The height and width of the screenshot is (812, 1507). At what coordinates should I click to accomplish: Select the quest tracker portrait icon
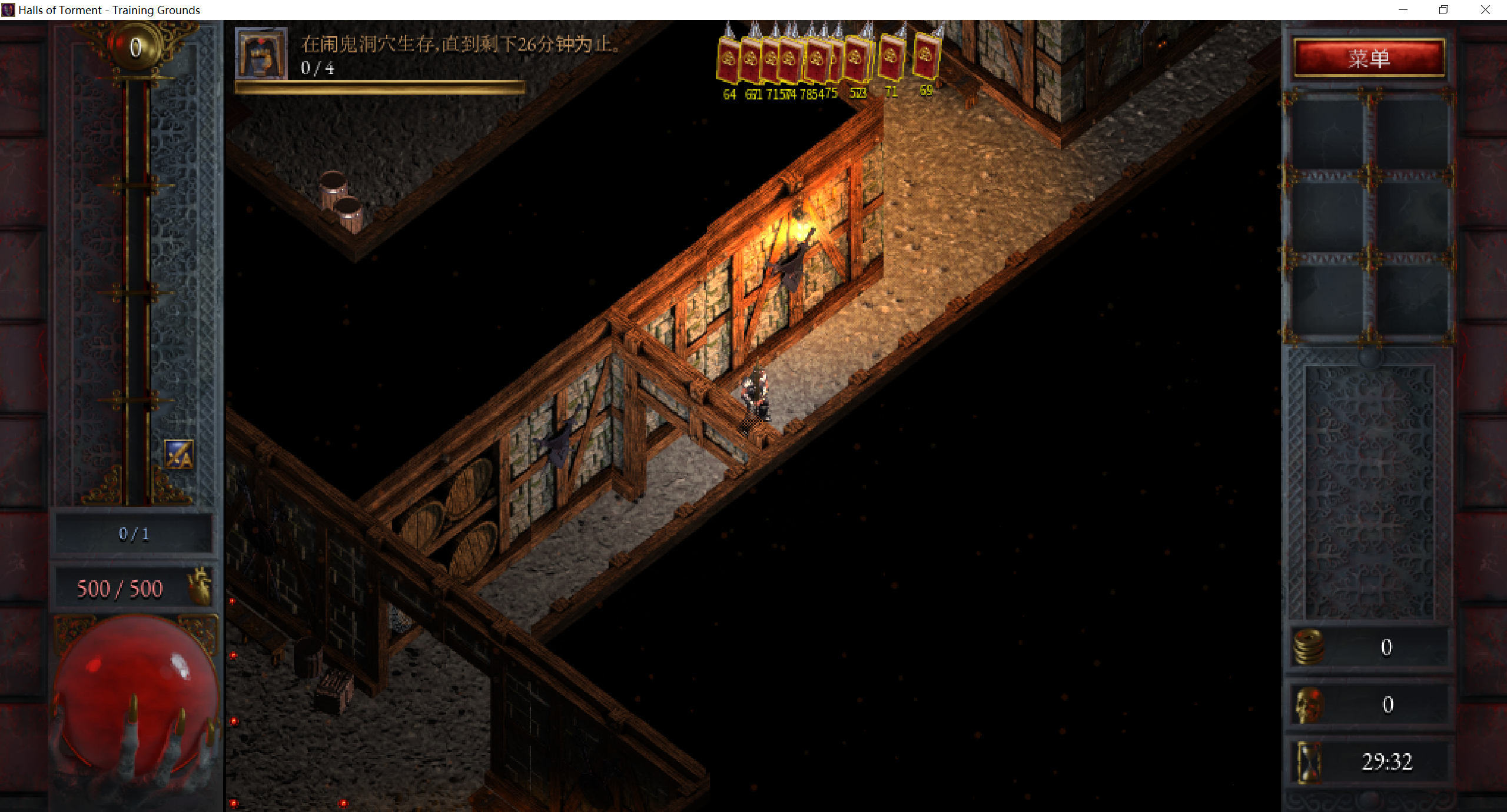click(261, 53)
